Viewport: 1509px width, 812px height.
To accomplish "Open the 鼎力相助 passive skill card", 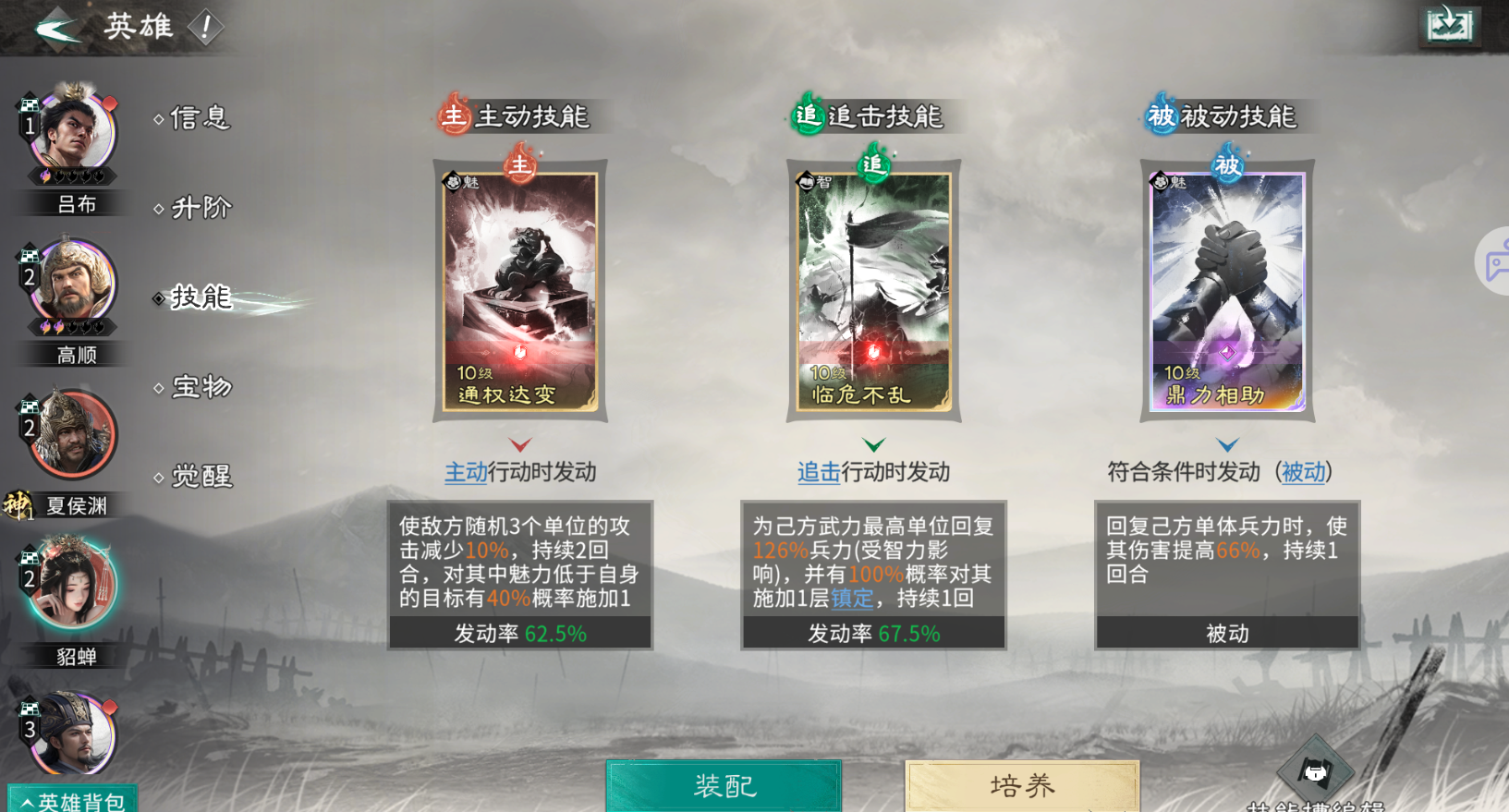I will pos(1226,291).
